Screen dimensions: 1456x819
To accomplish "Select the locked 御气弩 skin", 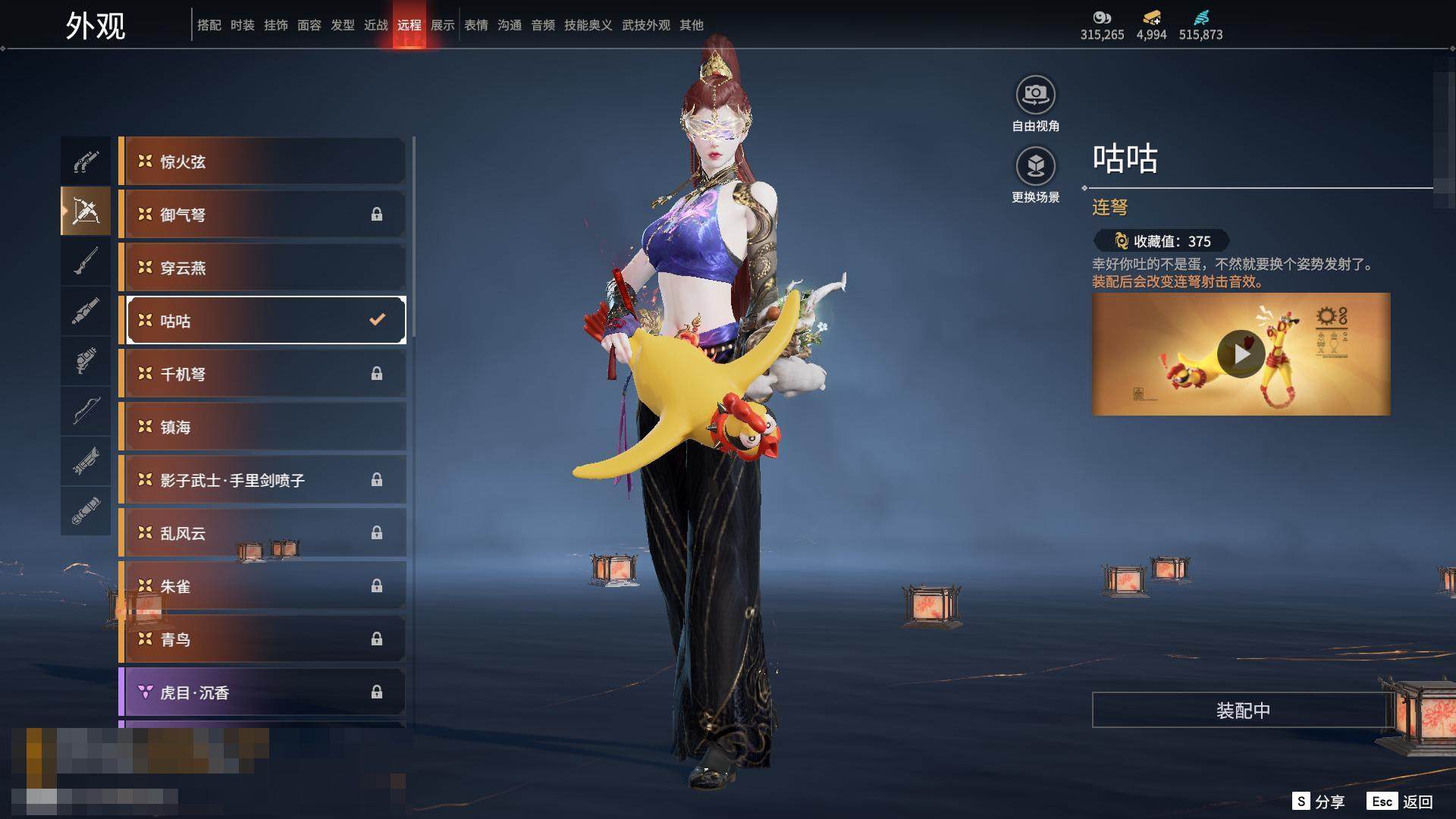I will pos(262,215).
